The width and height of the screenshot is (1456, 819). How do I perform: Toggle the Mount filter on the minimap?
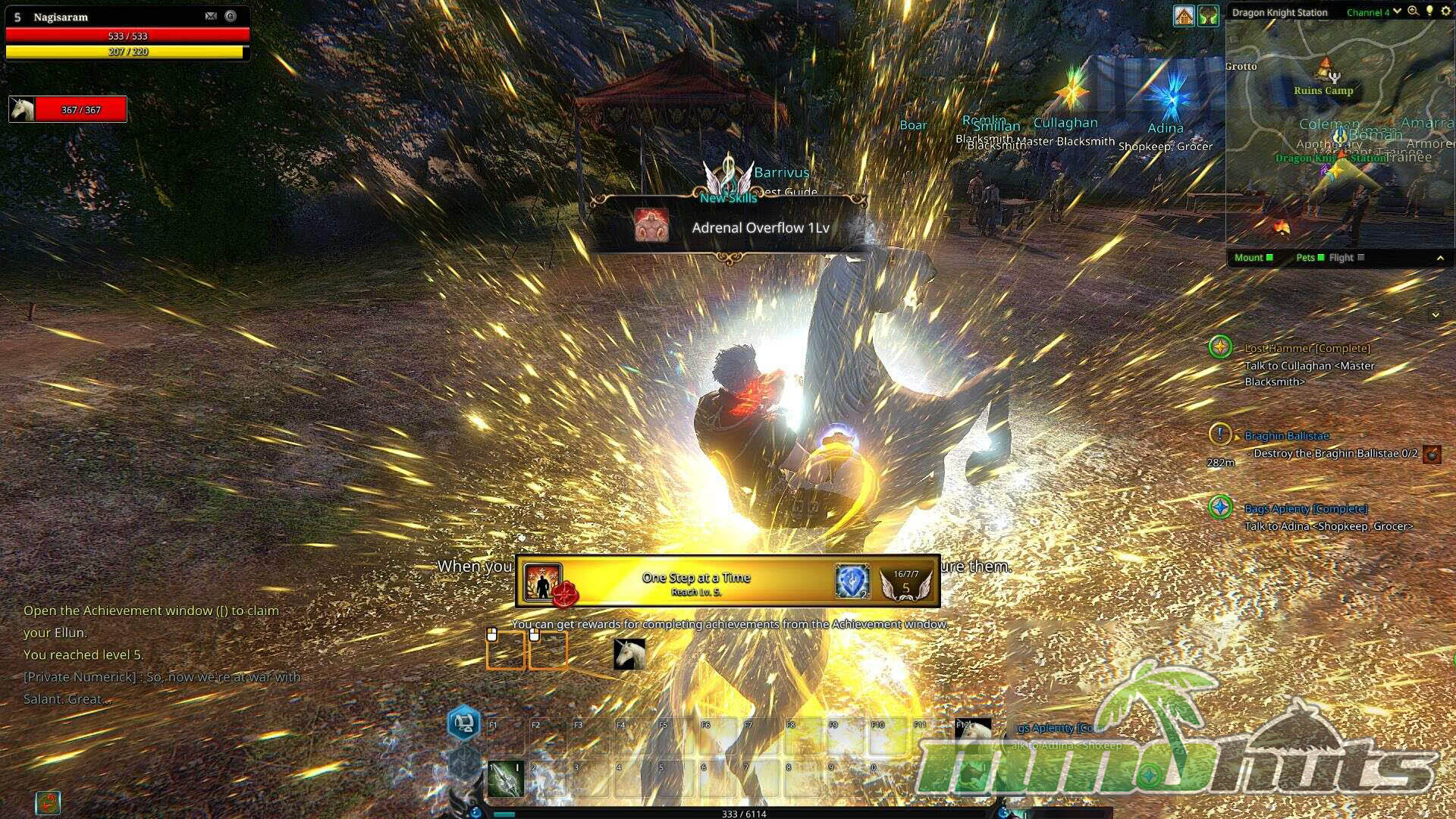[x=1253, y=258]
